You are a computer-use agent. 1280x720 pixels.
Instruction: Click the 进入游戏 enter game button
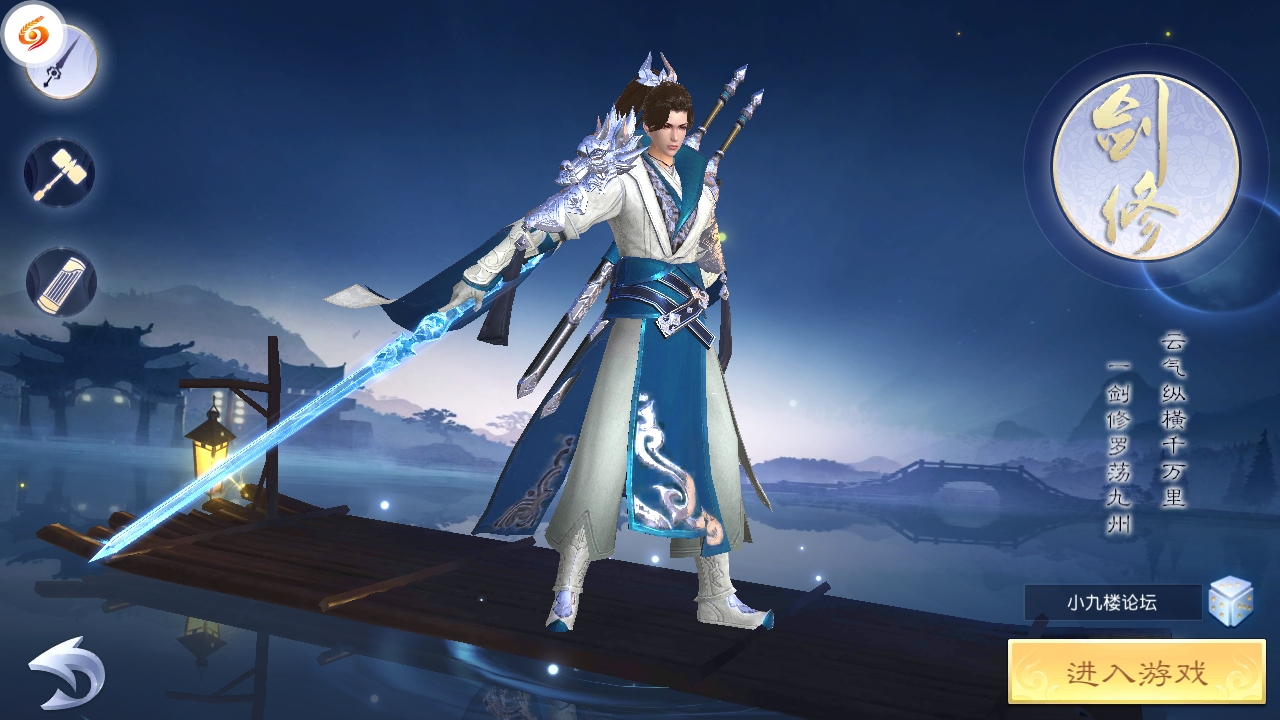tap(1136, 672)
